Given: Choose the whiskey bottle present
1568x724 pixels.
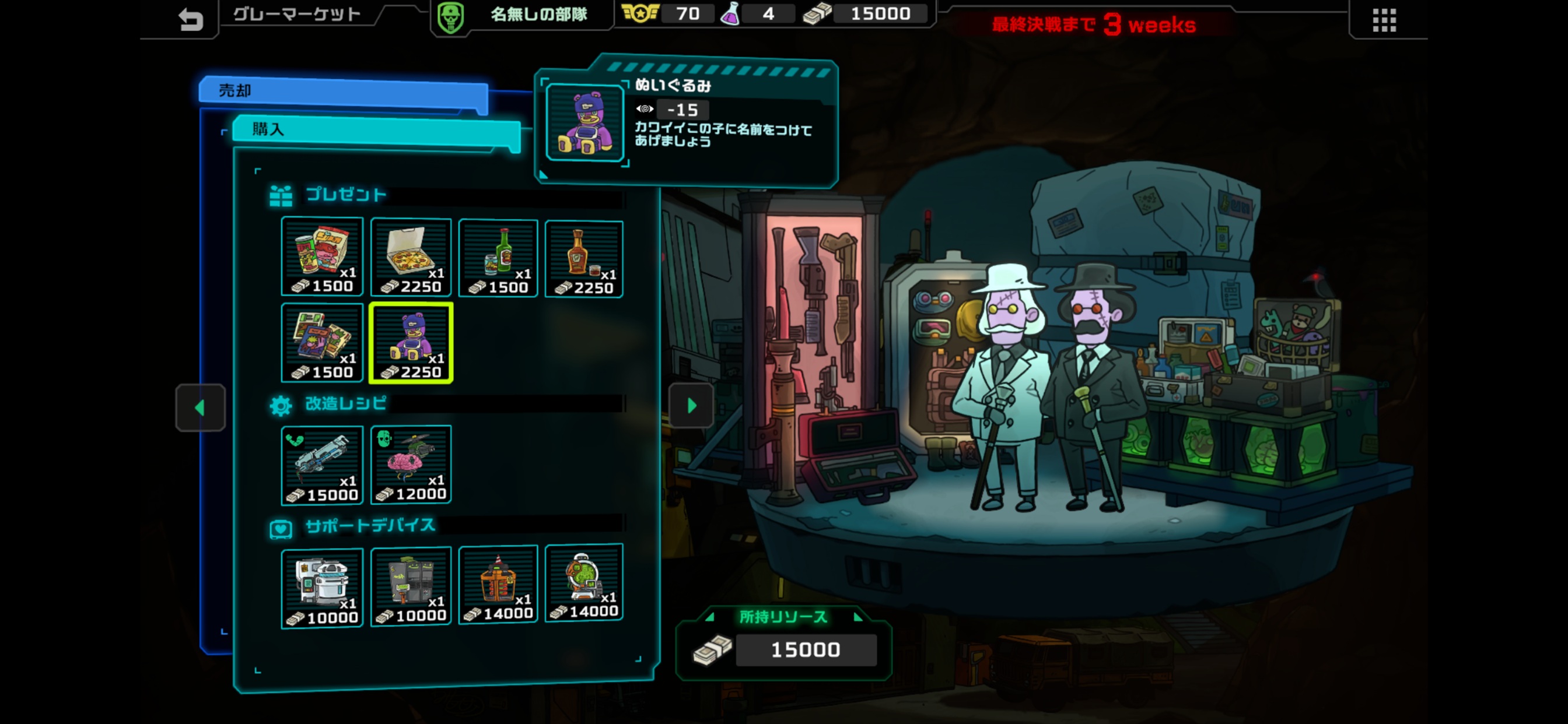Looking at the screenshot, I should point(584,259).
